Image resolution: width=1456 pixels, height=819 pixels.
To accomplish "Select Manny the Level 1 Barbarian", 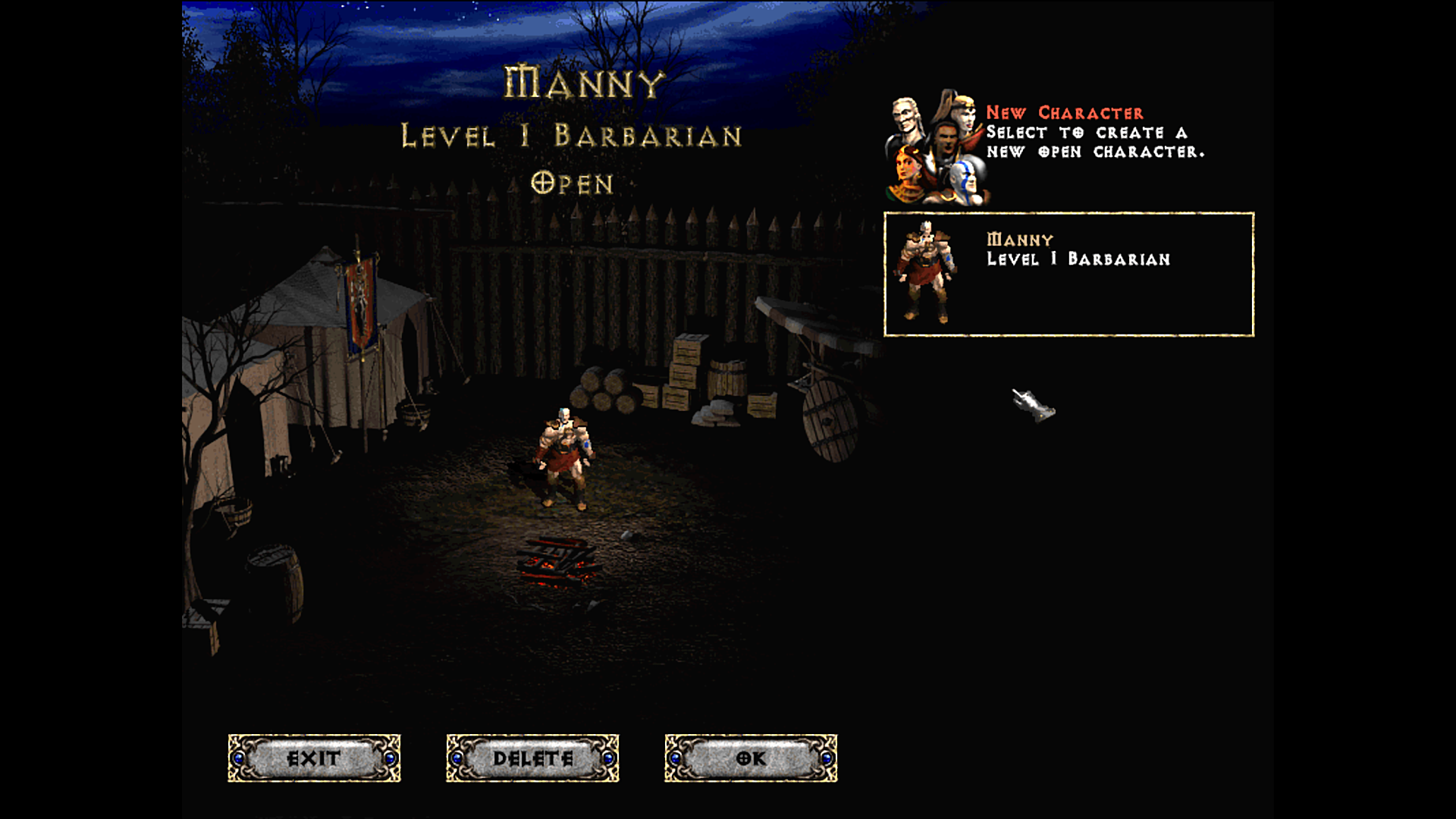I will (x=1068, y=274).
